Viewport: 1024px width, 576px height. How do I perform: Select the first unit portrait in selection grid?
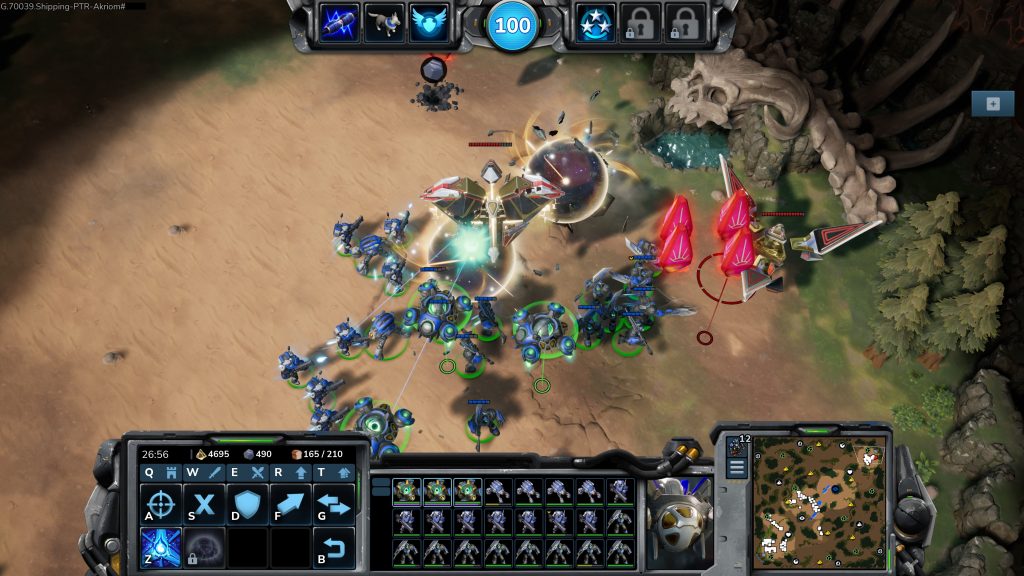tap(405, 491)
